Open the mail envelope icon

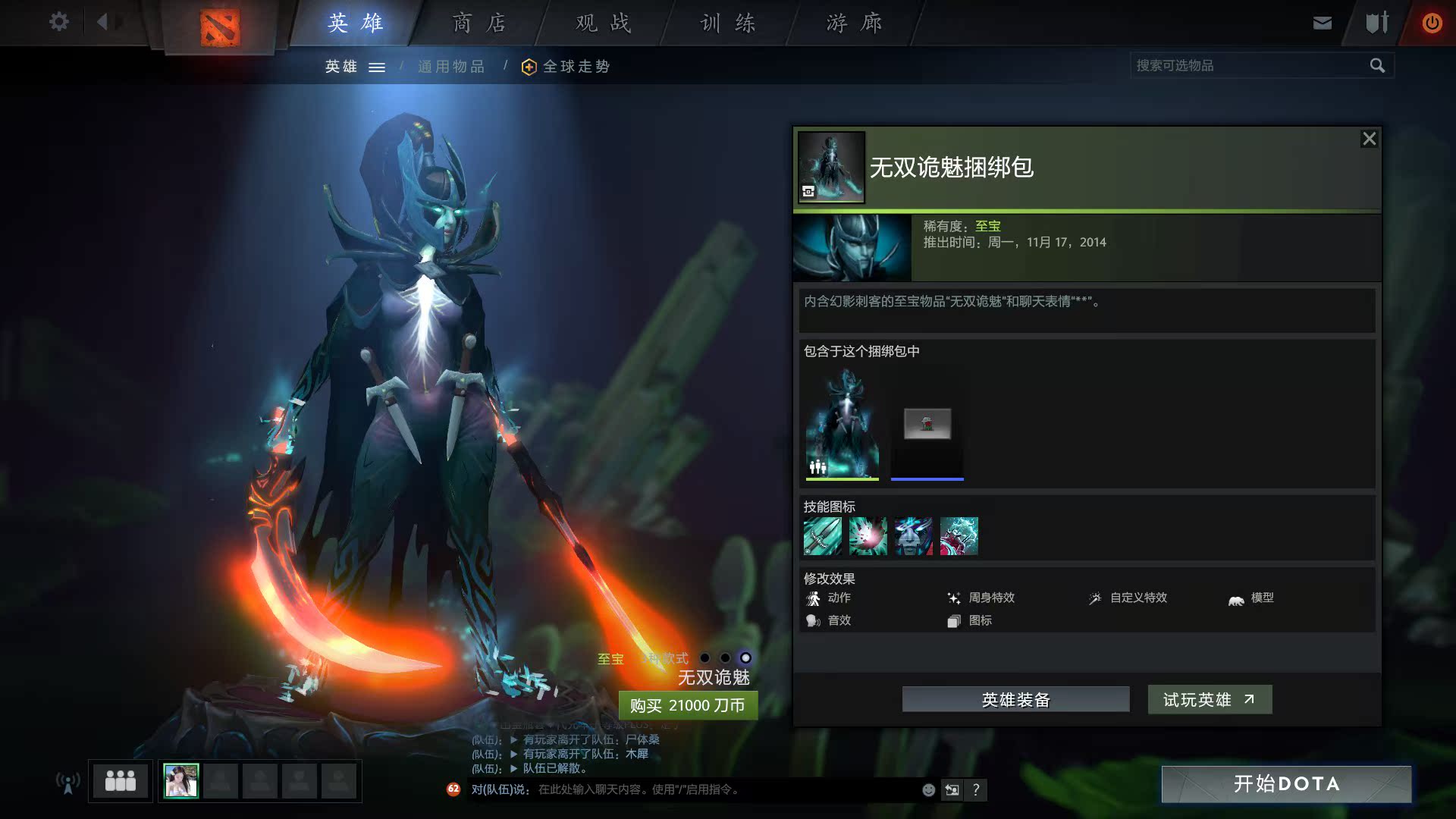tap(1322, 23)
